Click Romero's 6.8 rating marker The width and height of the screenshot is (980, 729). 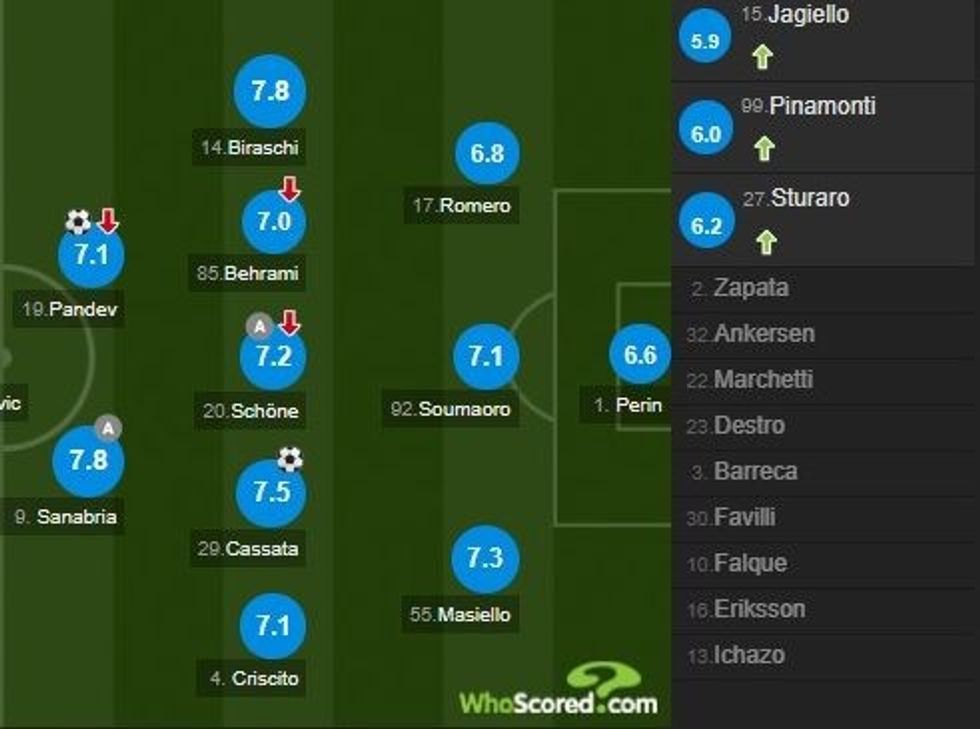click(487, 154)
